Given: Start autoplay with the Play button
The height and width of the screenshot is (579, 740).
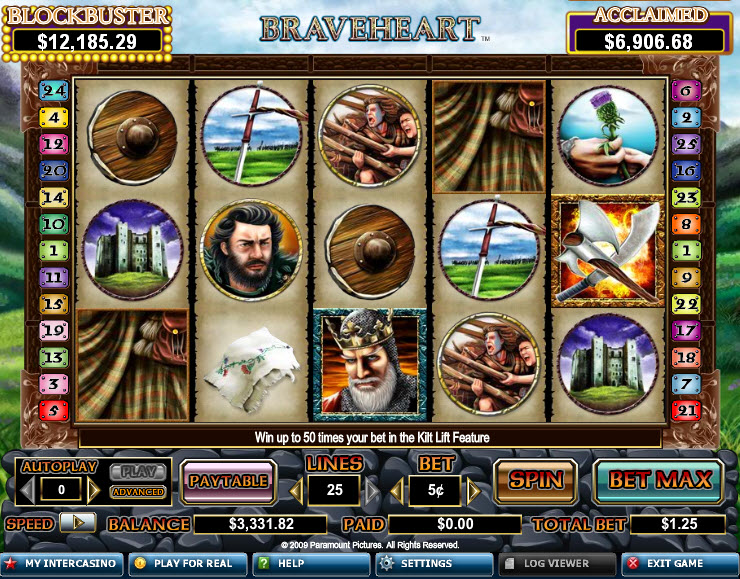Looking at the screenshot, I should [x=138, y=471].
